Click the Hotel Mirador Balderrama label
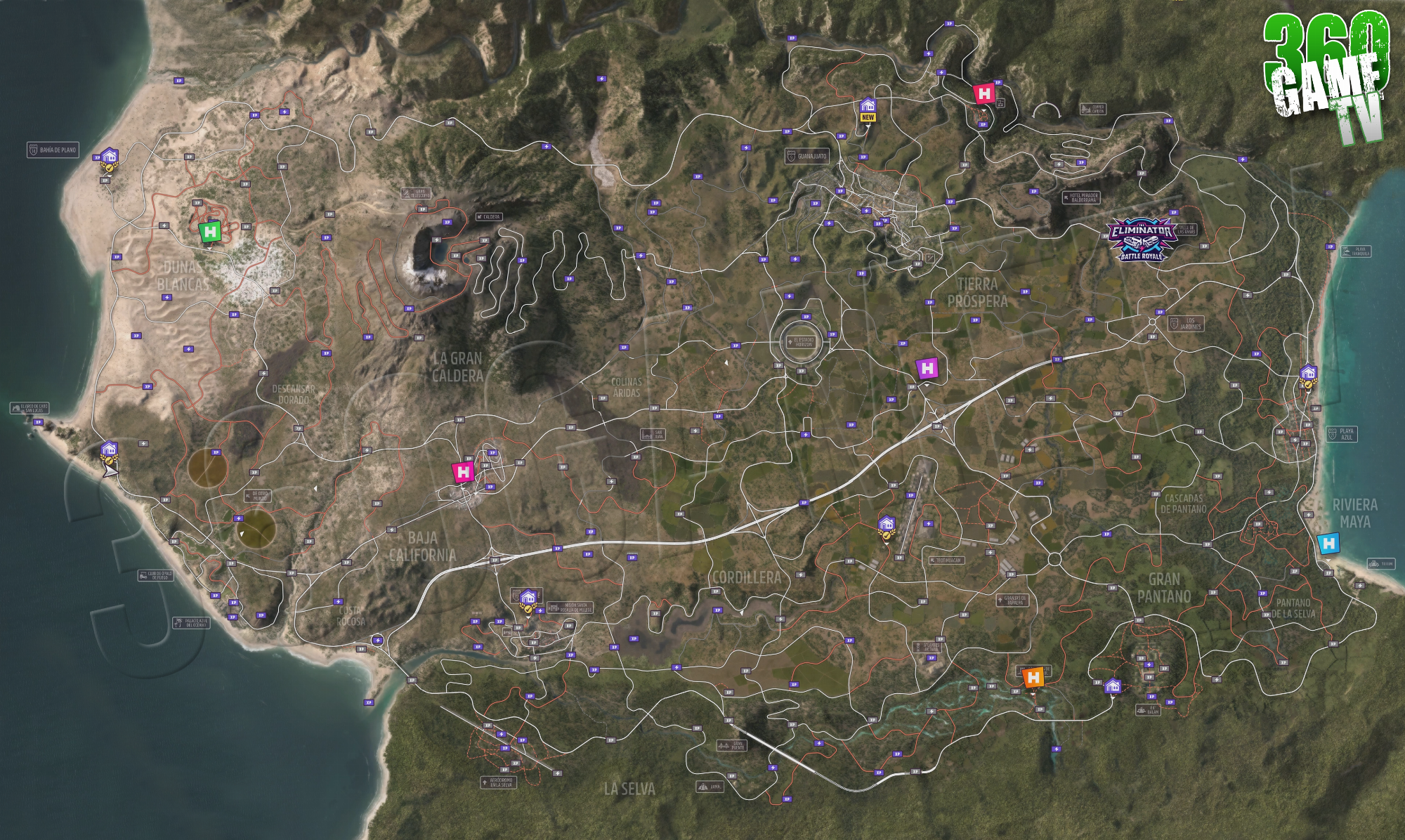Image resolution: width=1405 pixels, height=840 pixels. [1081, 197]
